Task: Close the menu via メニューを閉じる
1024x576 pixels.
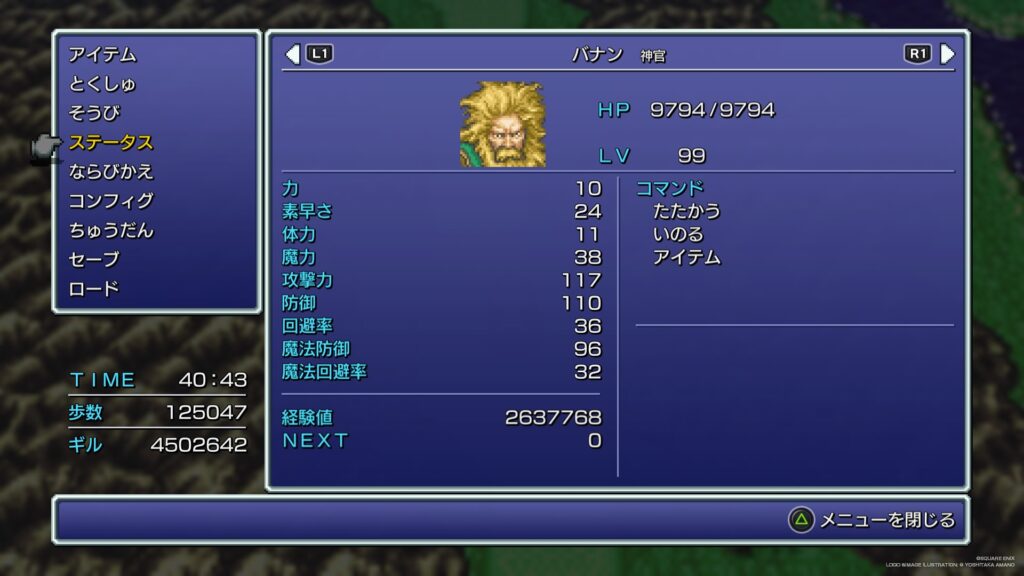Action: 874,520
